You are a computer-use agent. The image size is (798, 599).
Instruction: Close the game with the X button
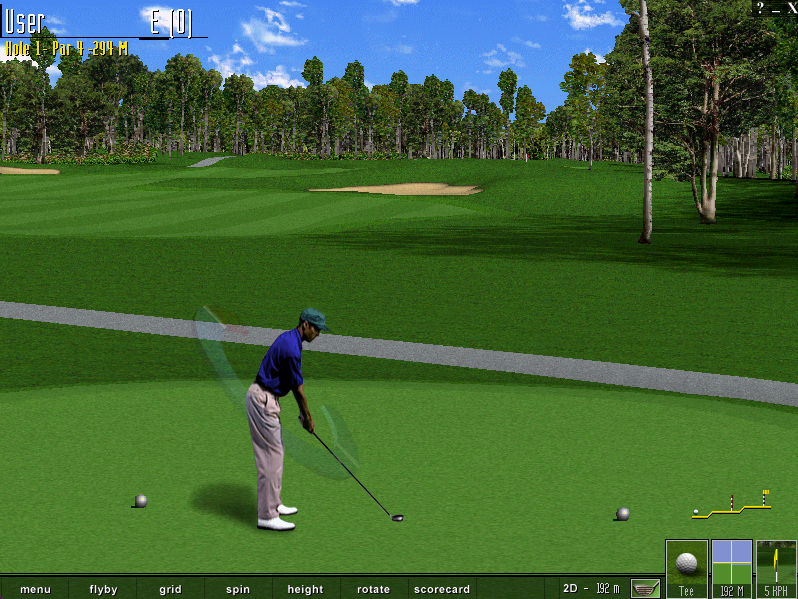791,7
